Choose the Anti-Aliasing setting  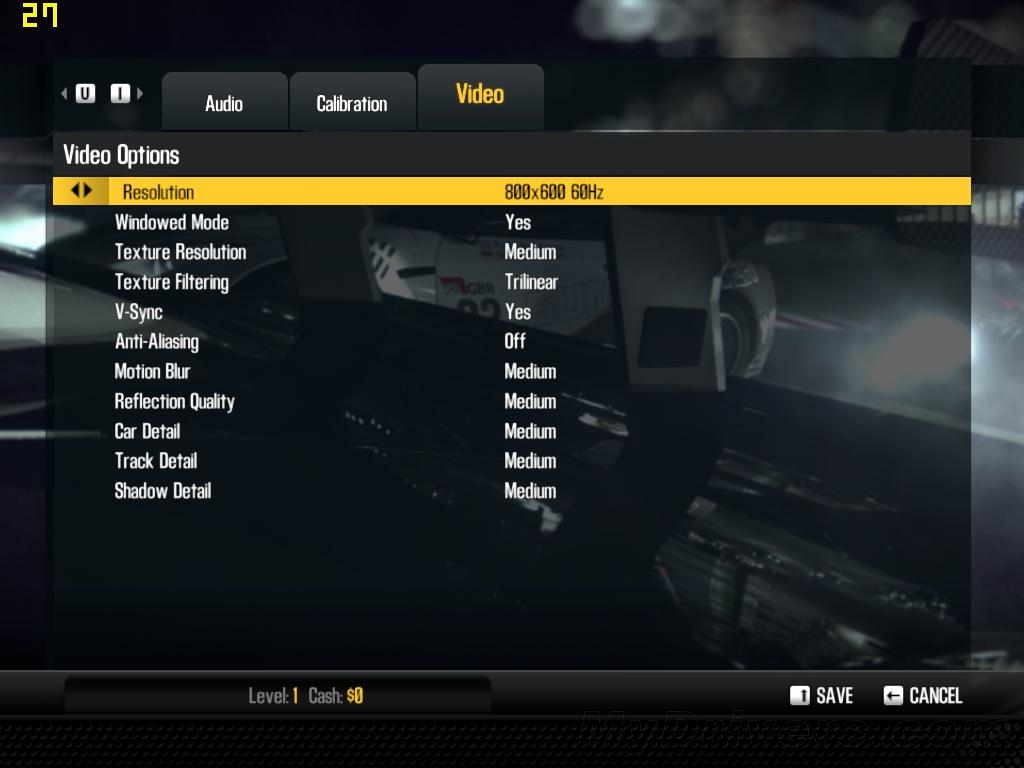pos(157,342)
